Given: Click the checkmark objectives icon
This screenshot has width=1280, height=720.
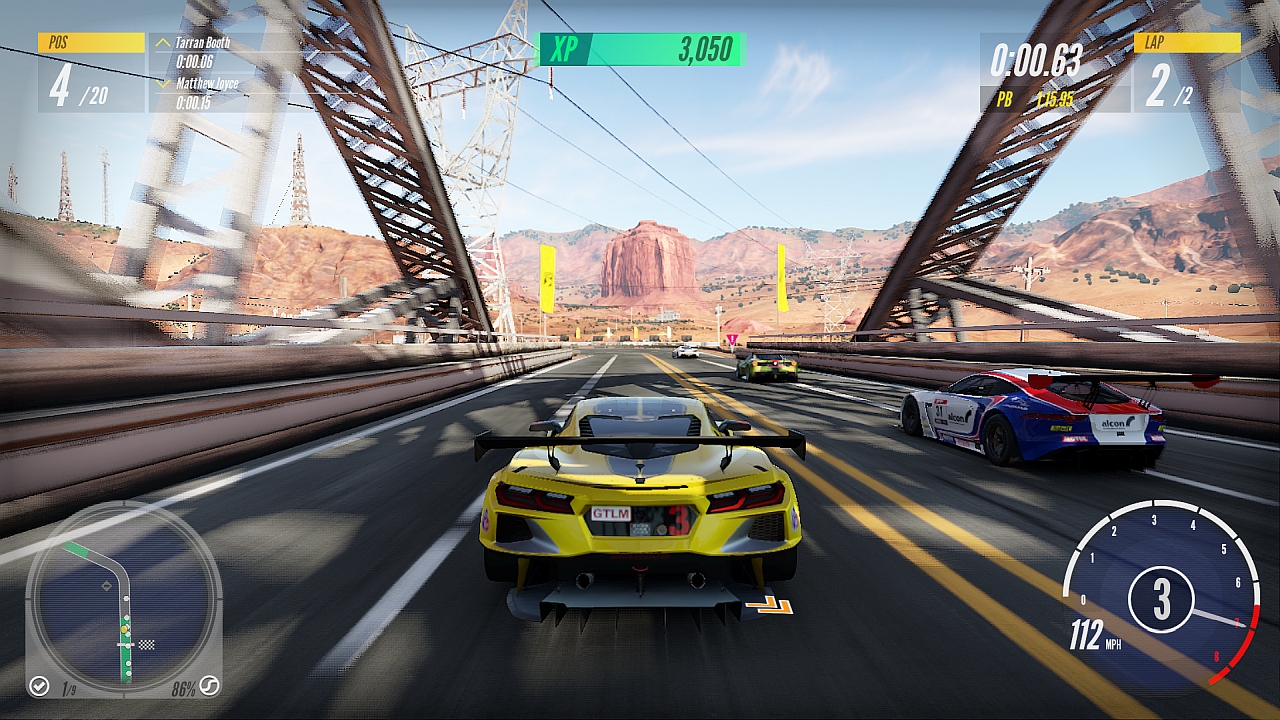Looking at the screenshot, I should [x=39, y=685].
